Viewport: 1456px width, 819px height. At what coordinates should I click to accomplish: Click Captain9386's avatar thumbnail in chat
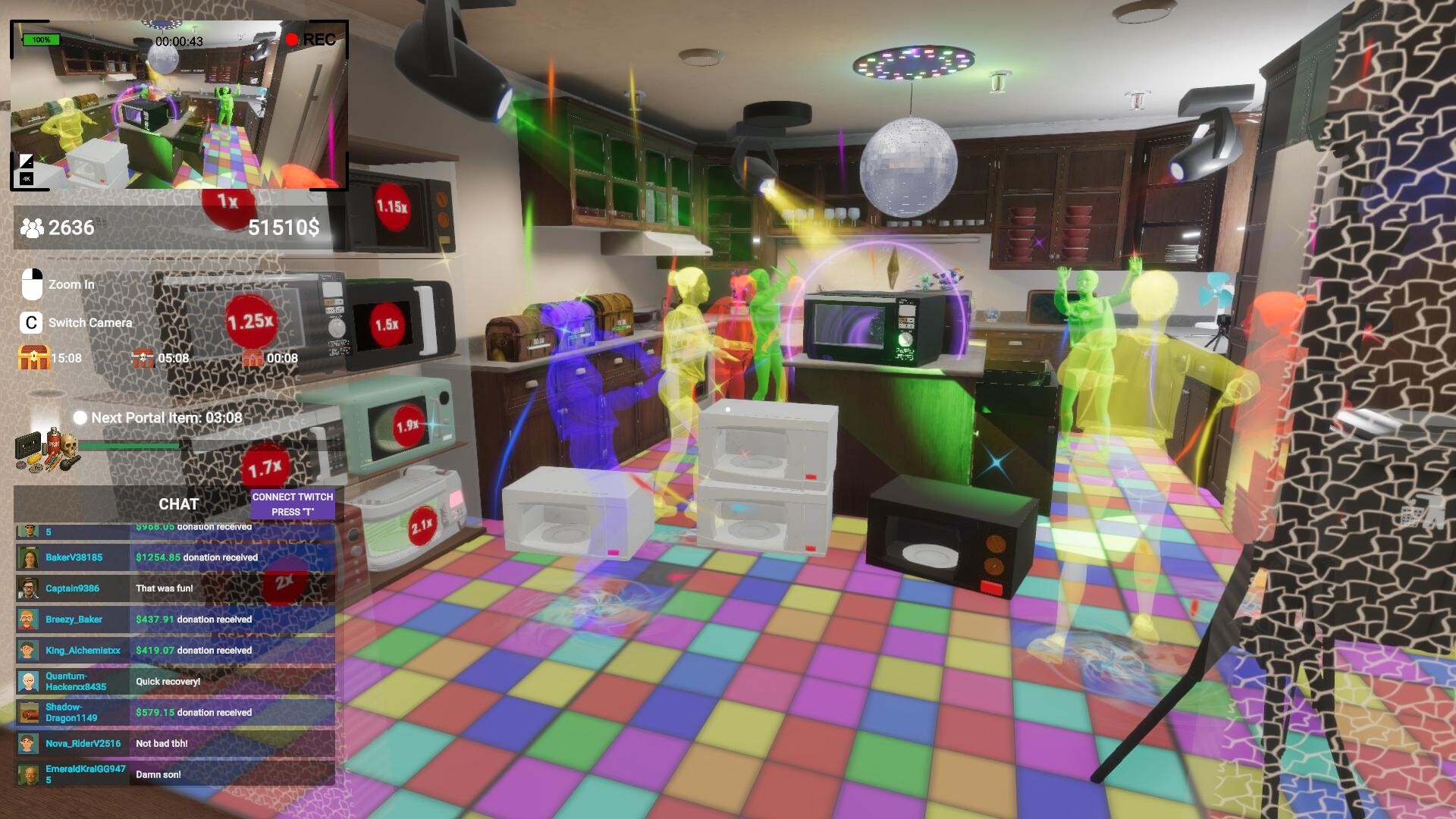pyautogui.click(x=27, y=588)
